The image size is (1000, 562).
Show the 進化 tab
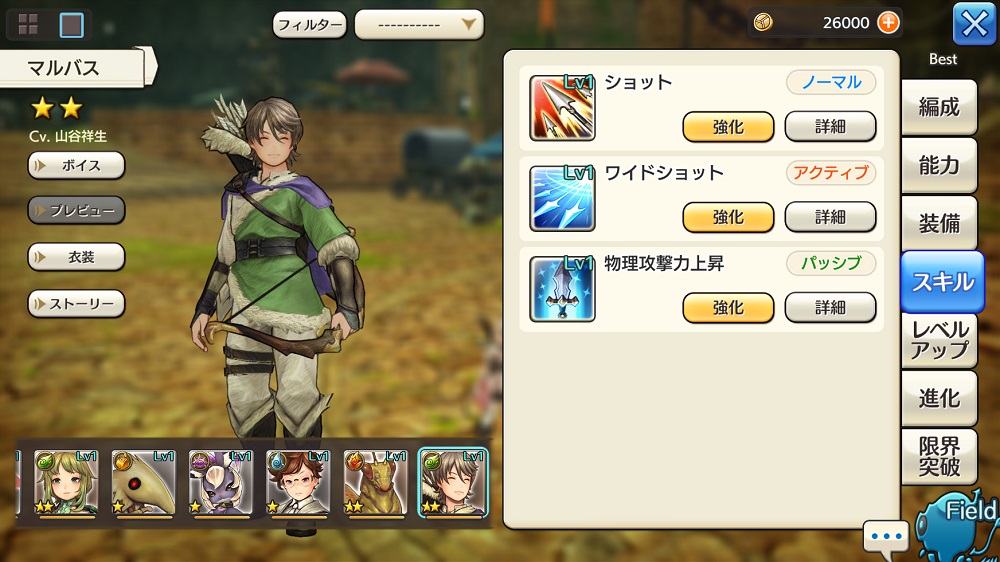pyautogui.click(x=938, y=398)
